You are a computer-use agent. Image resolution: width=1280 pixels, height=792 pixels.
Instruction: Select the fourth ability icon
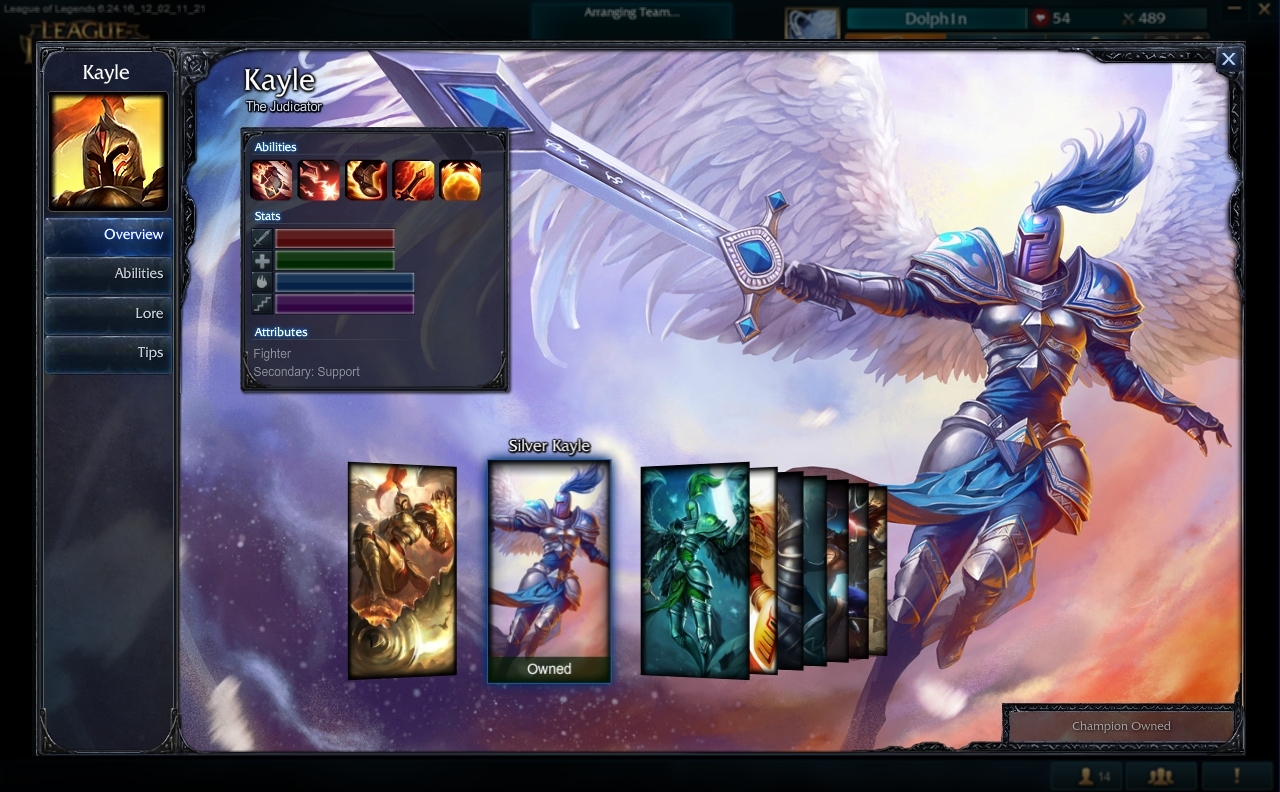tap(413, 180)
